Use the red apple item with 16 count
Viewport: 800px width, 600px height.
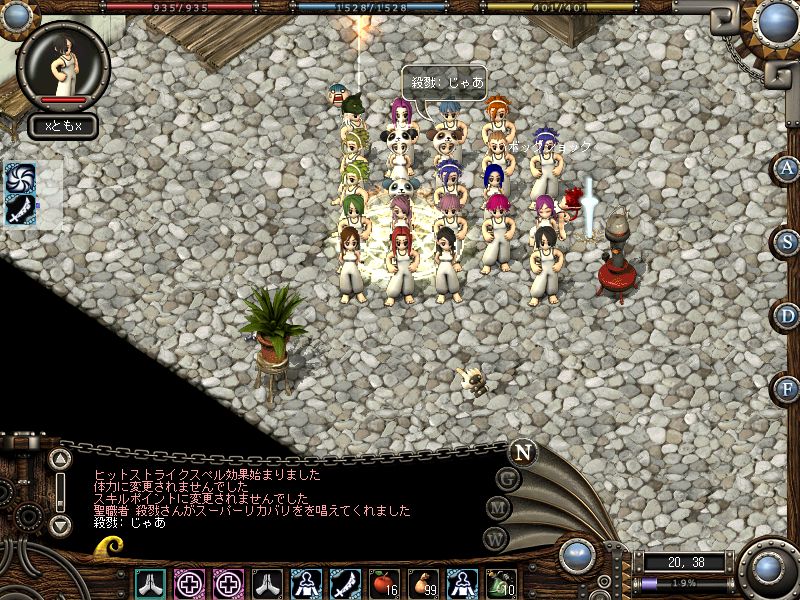(x=385, y=582)
